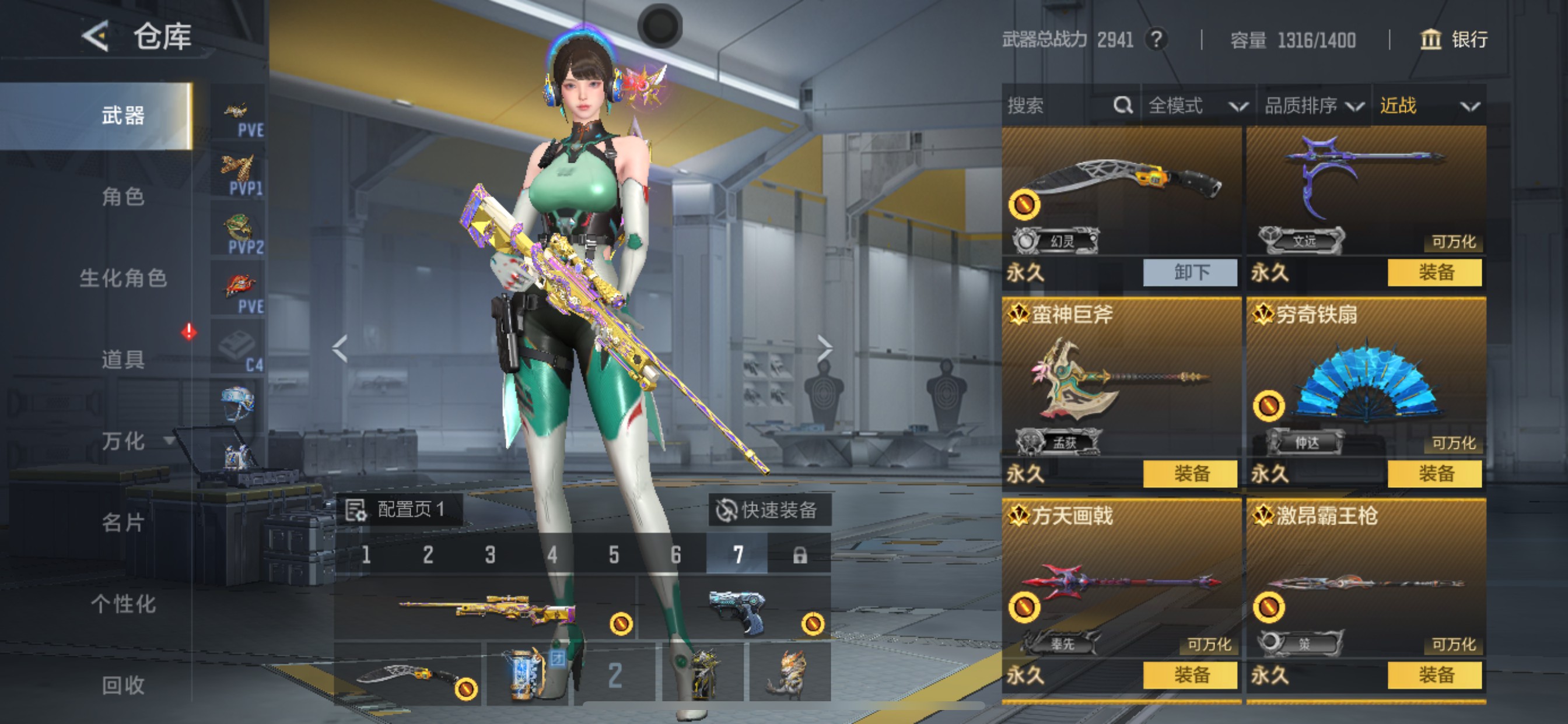Equip the 方天画戟 halberd
This screenshot has height=724, width=1568.
[x=1190, y=674]
